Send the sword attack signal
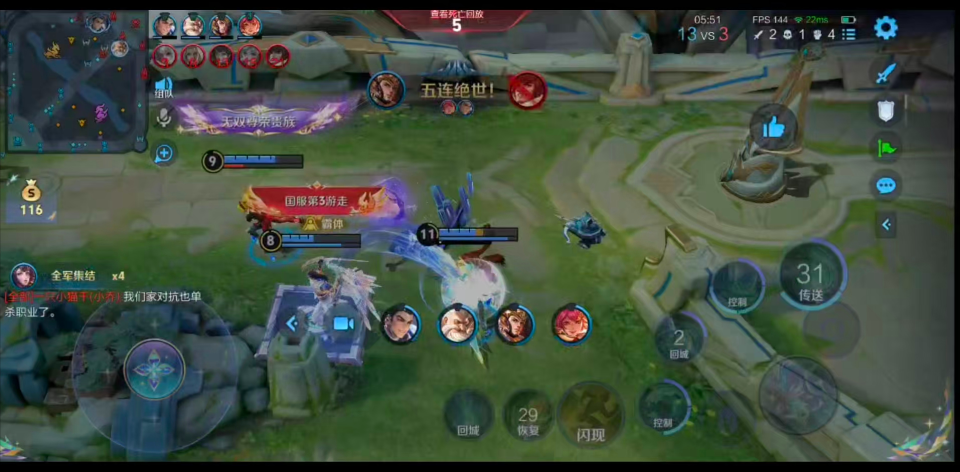 click(885, 73)
